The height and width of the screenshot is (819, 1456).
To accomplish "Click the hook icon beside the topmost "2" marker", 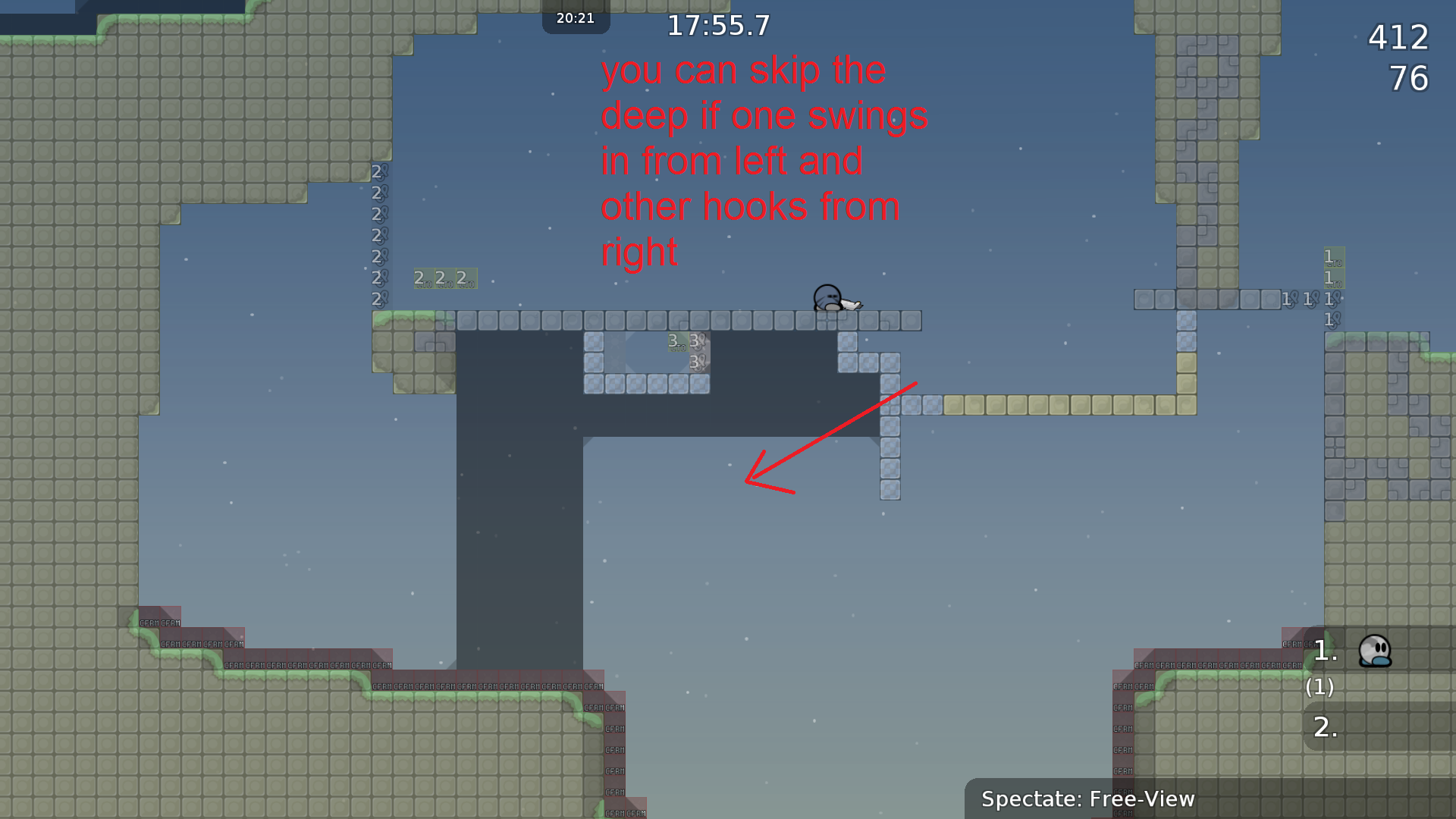I will 384,170.
